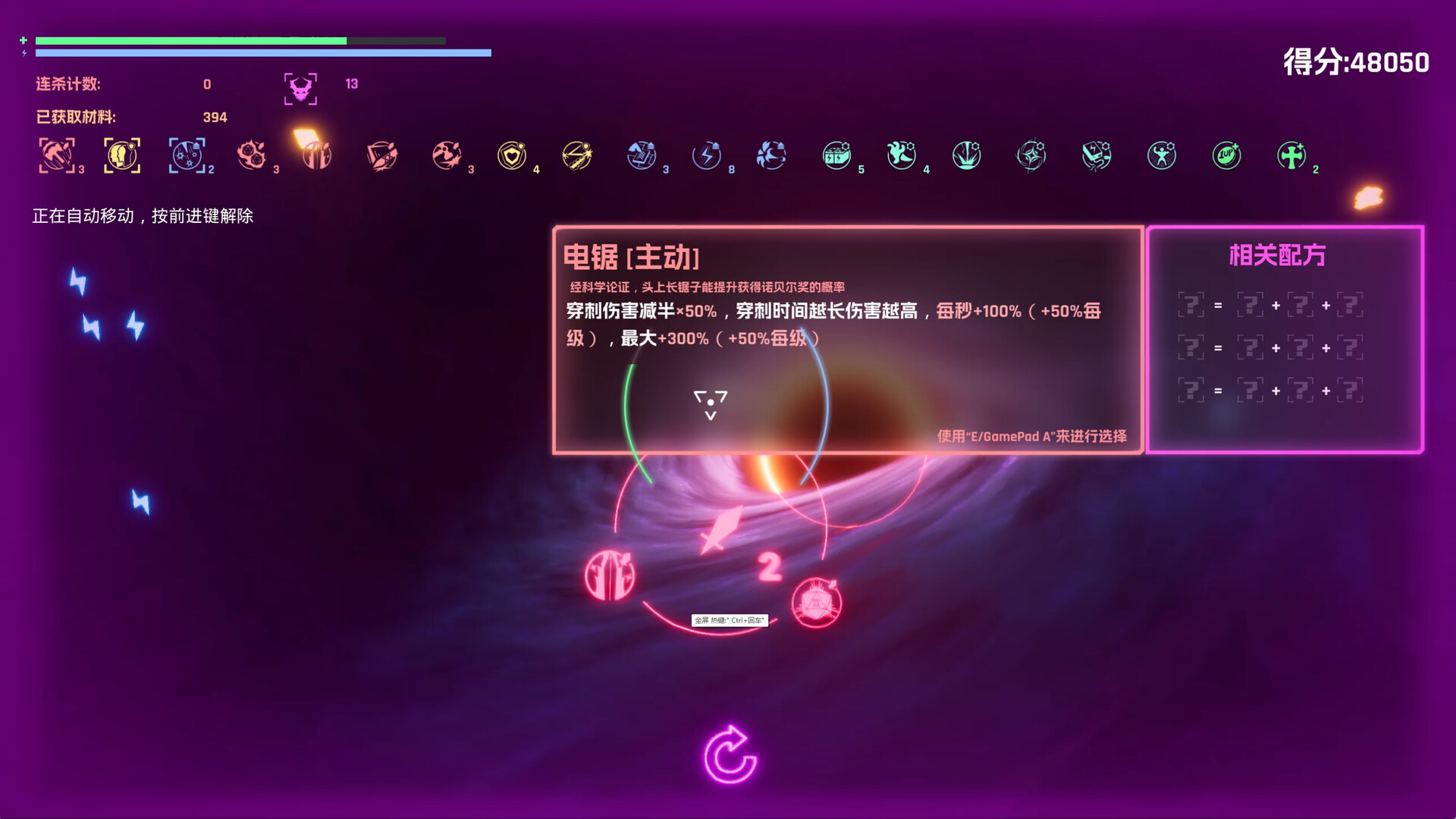The height and width of the screenshot is (819, 1456).
Task: Select the green cross healing icon
Action: [x=1293, y=155]
